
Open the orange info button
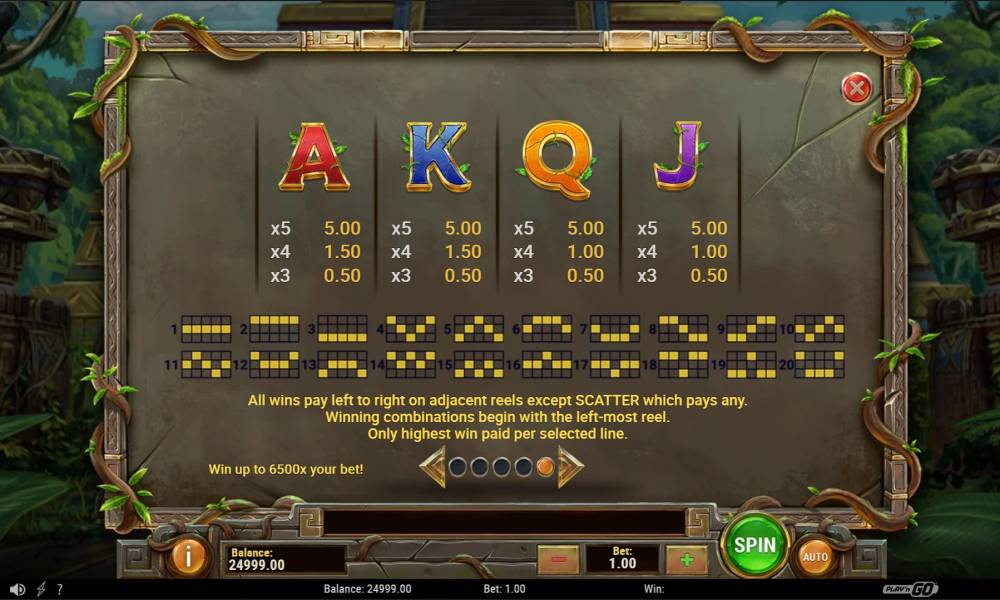point(187,556)
